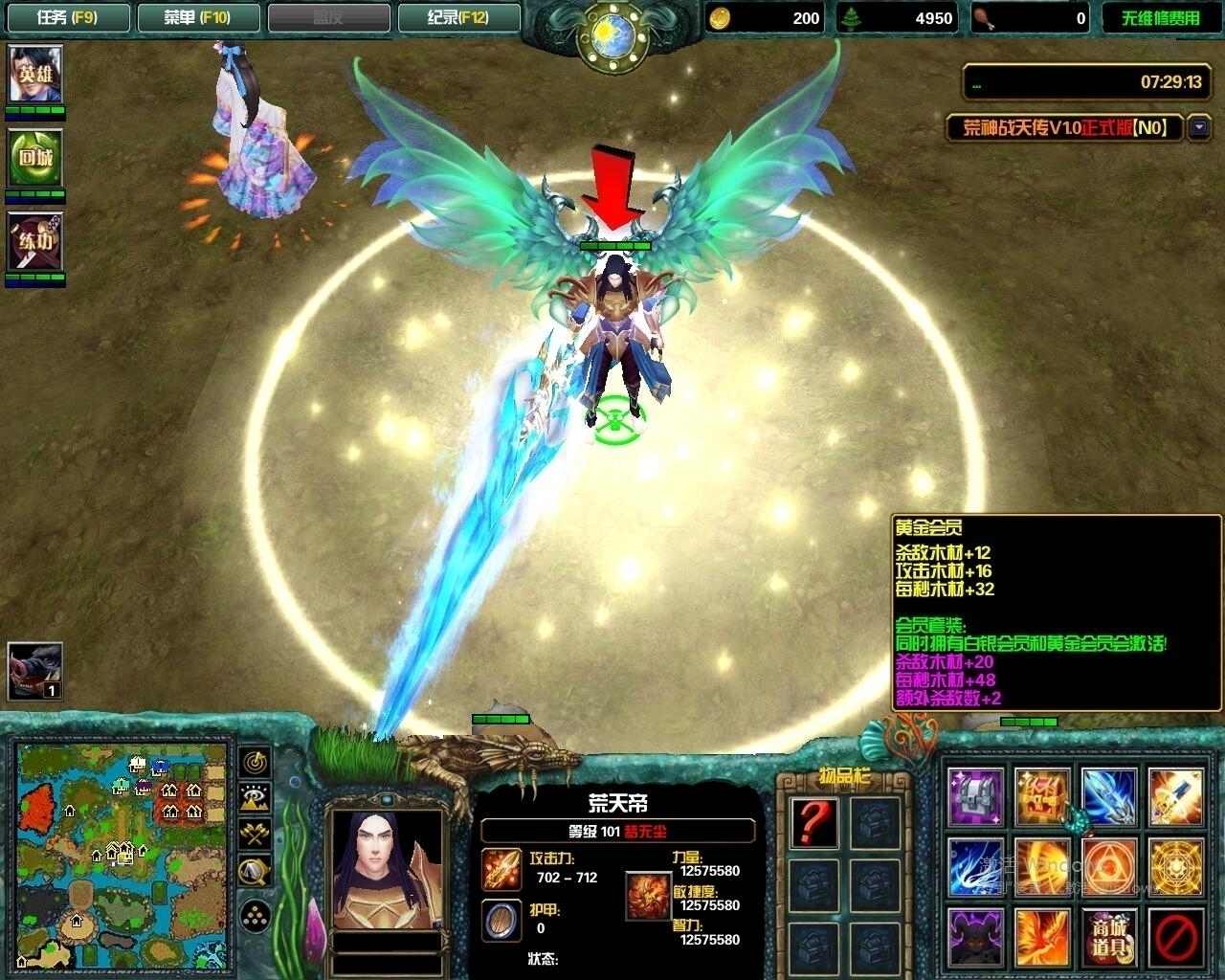
Task: Open the 任务(F9) quest panel
Action: click(67, 16)
